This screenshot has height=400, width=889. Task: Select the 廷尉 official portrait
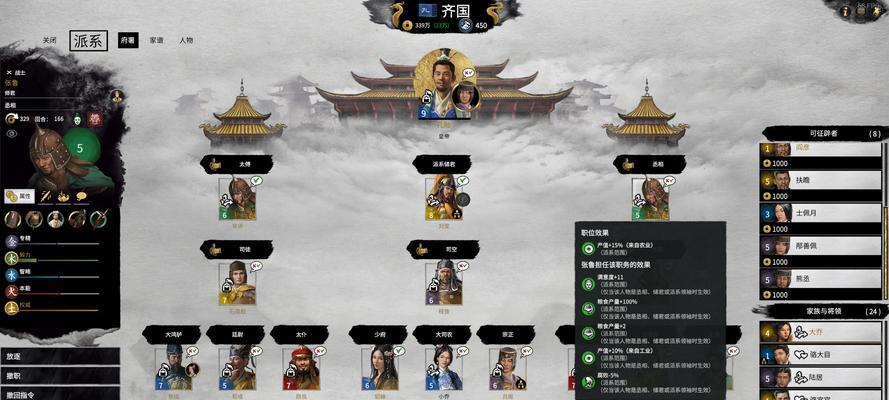(x=237, y=366)
